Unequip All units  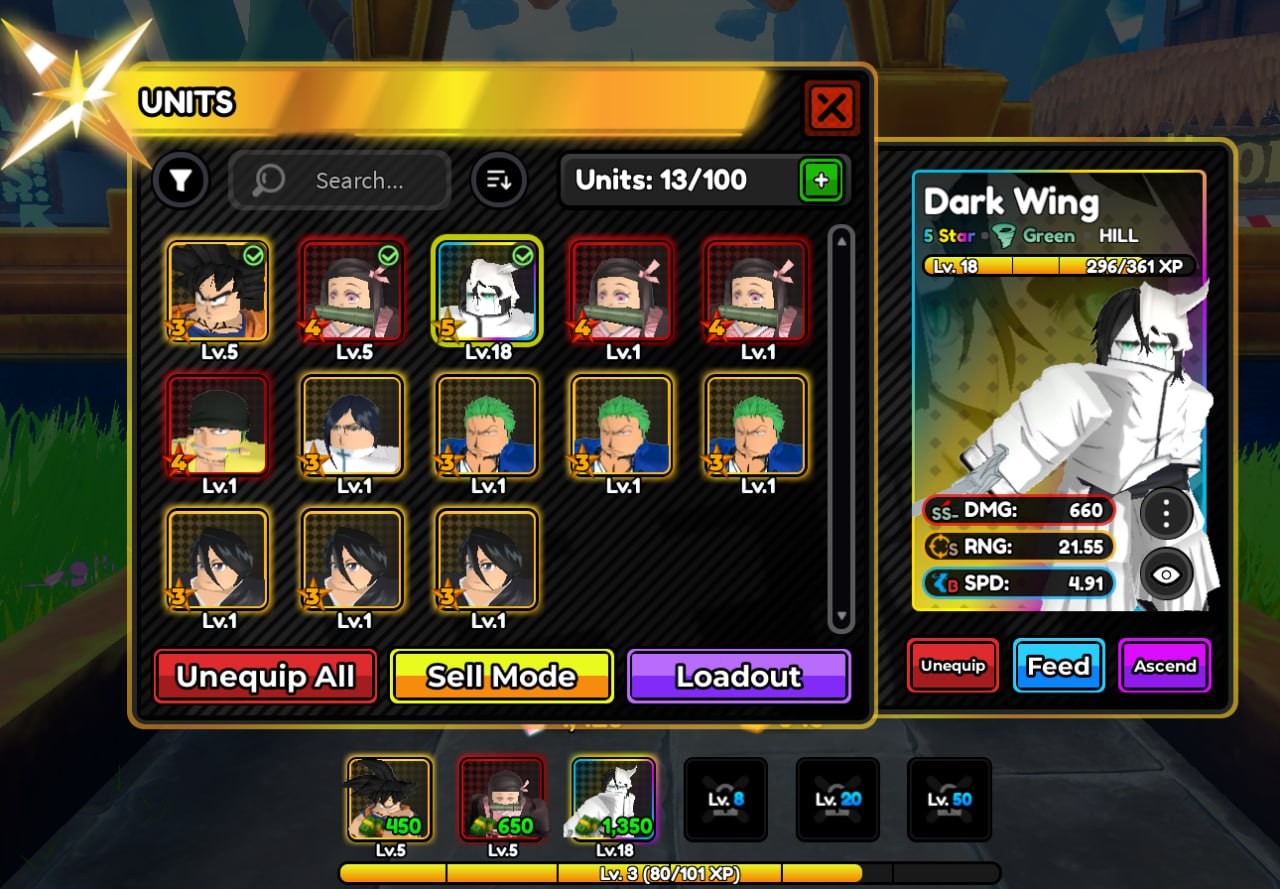pos(265,676)
